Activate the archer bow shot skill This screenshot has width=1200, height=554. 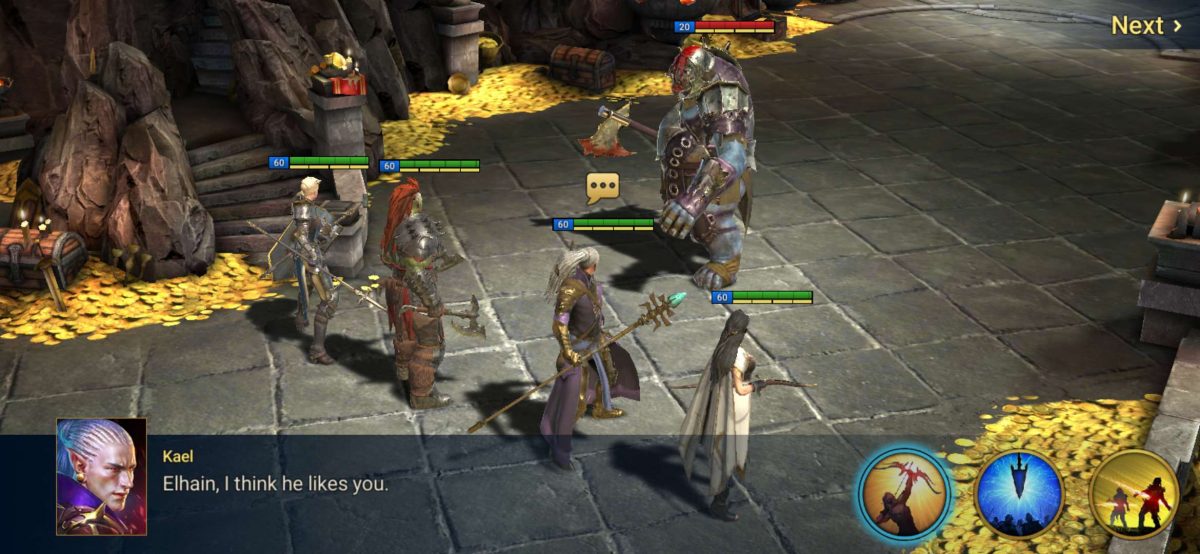[x=904, y=495]
